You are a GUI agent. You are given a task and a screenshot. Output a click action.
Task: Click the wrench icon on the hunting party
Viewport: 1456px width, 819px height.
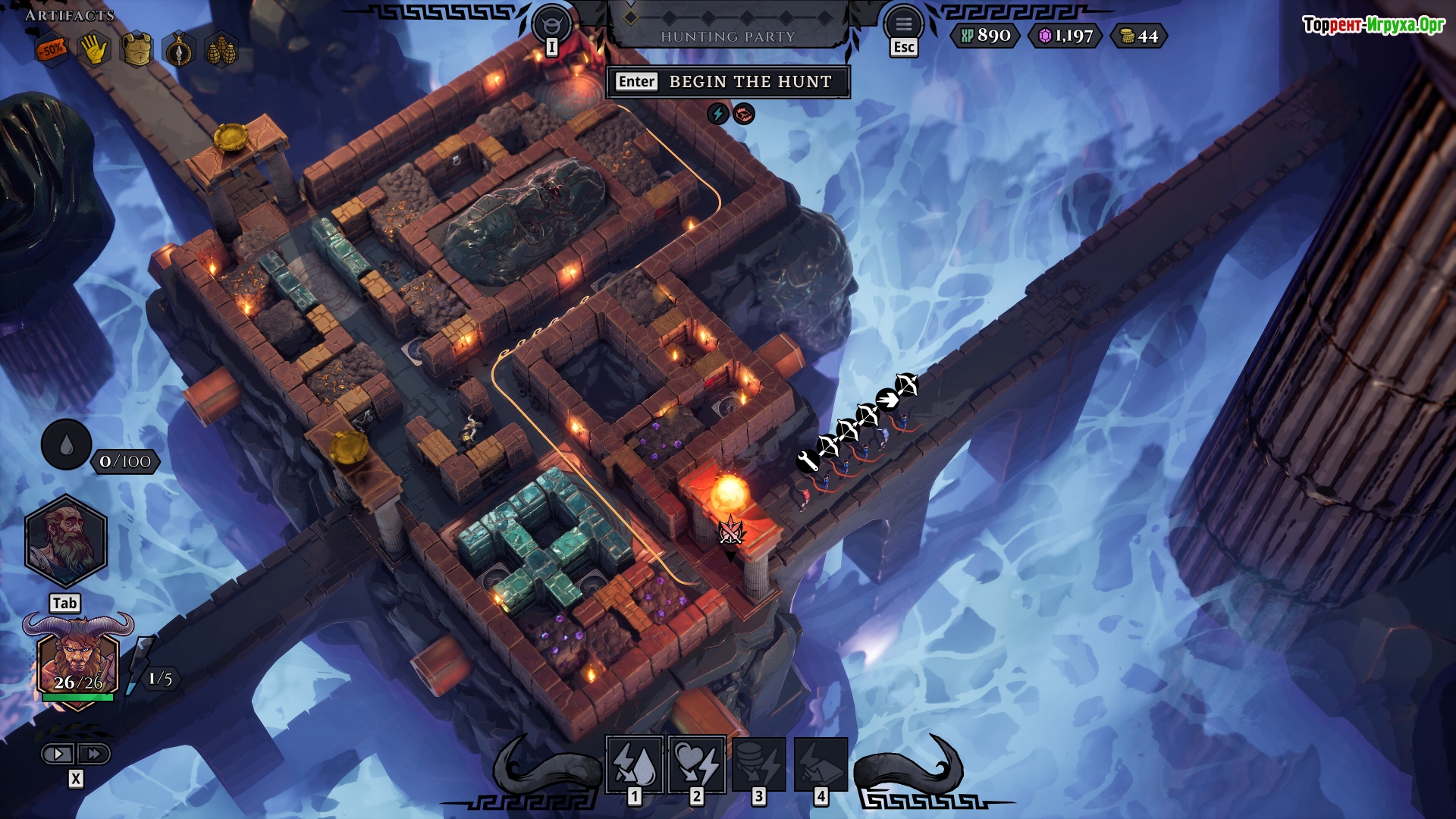pos(808,461)
